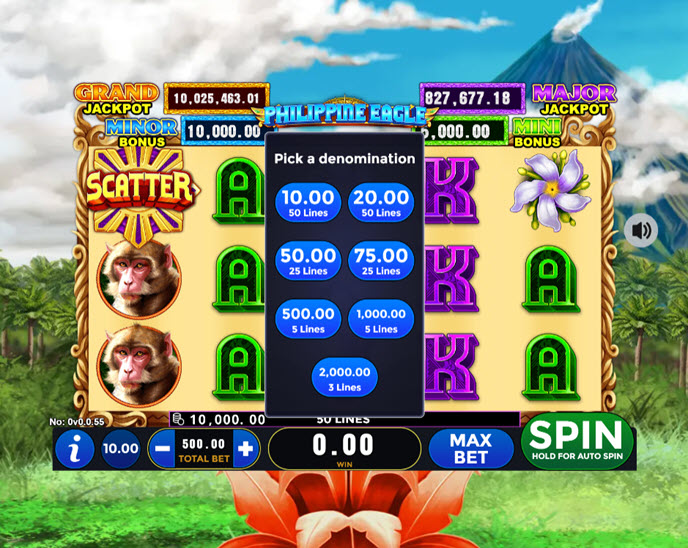Toggle the sound speaker icon
The height and width of the screenshot is (548, 688).
tap(641, 231)
